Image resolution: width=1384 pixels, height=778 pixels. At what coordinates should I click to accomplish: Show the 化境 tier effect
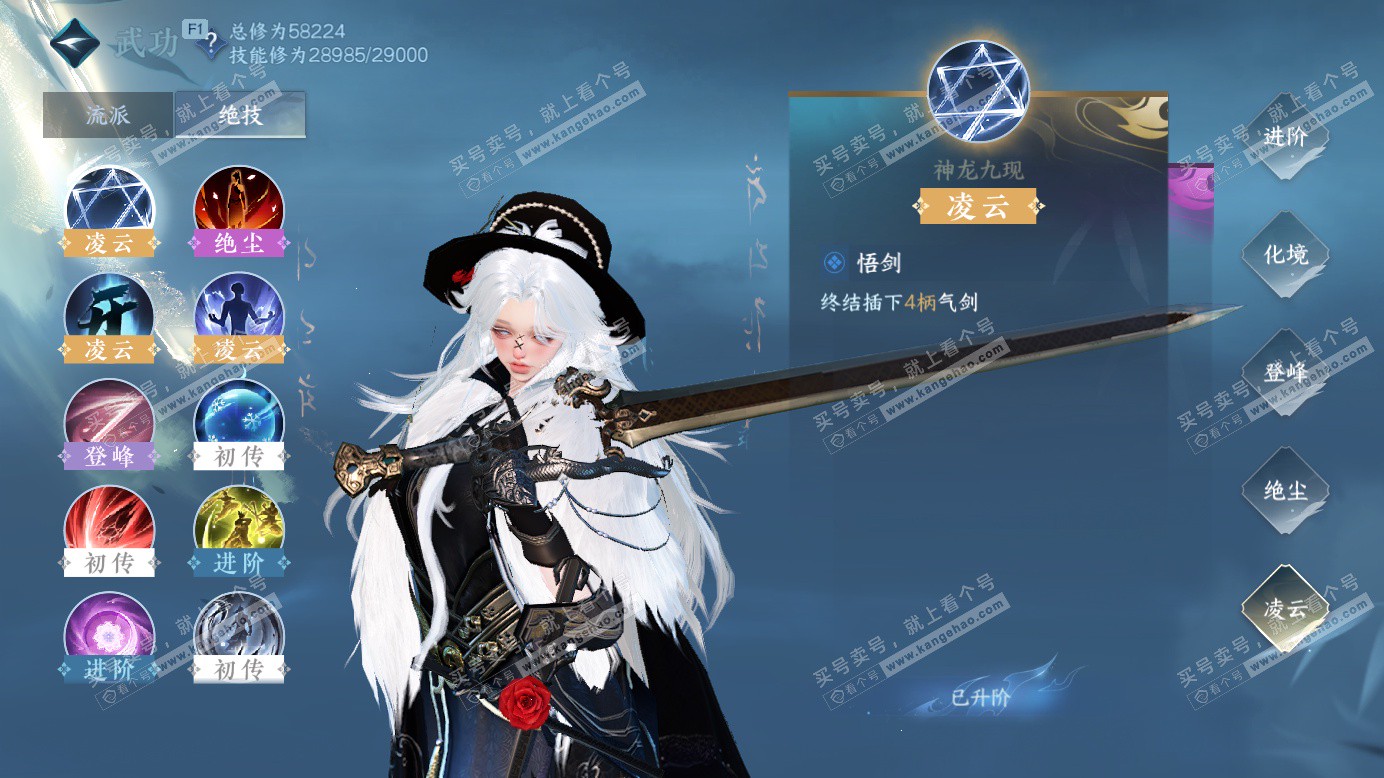coord(1285,255)
